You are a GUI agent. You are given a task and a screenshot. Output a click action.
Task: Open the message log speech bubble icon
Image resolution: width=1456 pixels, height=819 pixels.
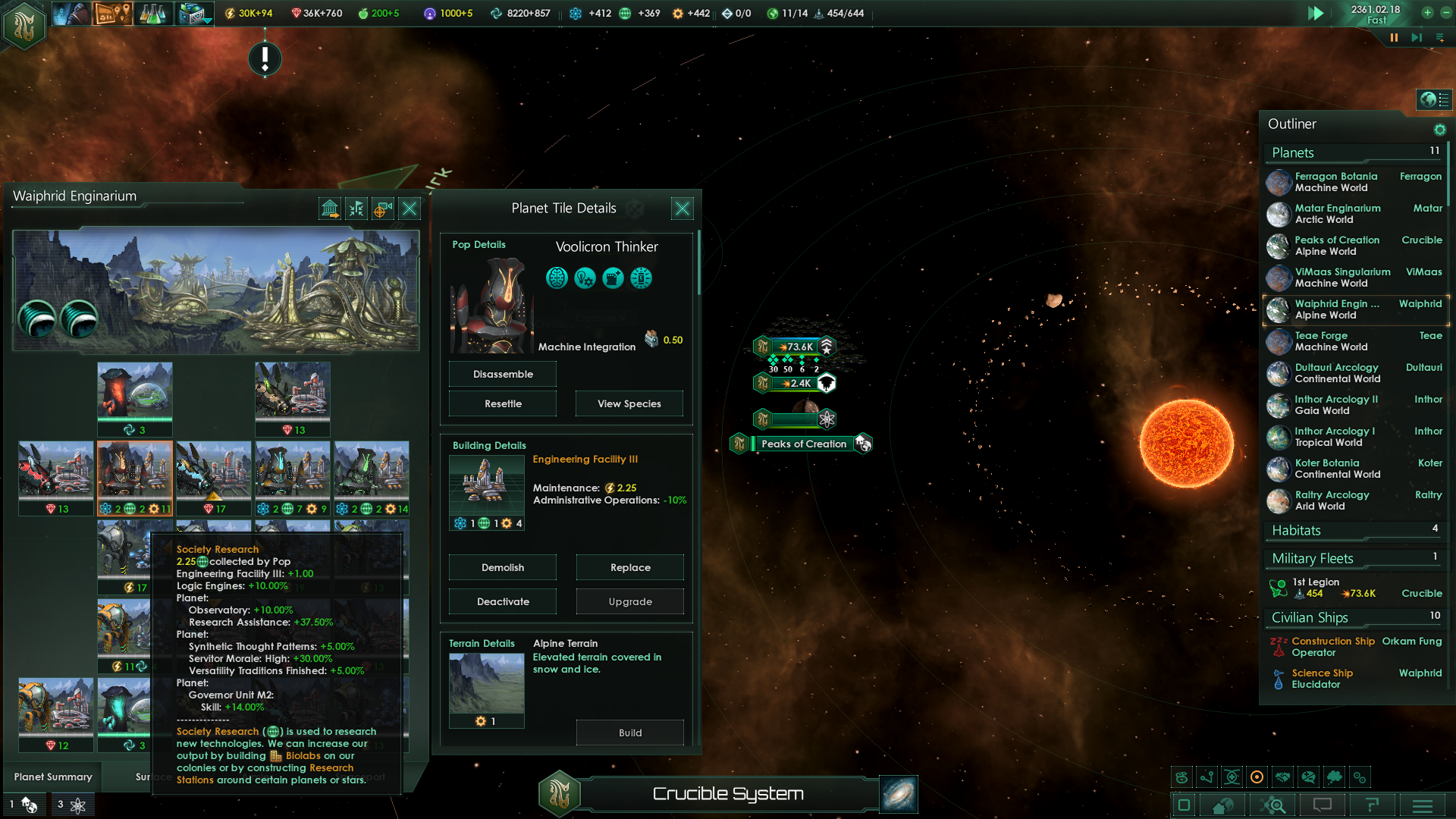pos(1323,805)
